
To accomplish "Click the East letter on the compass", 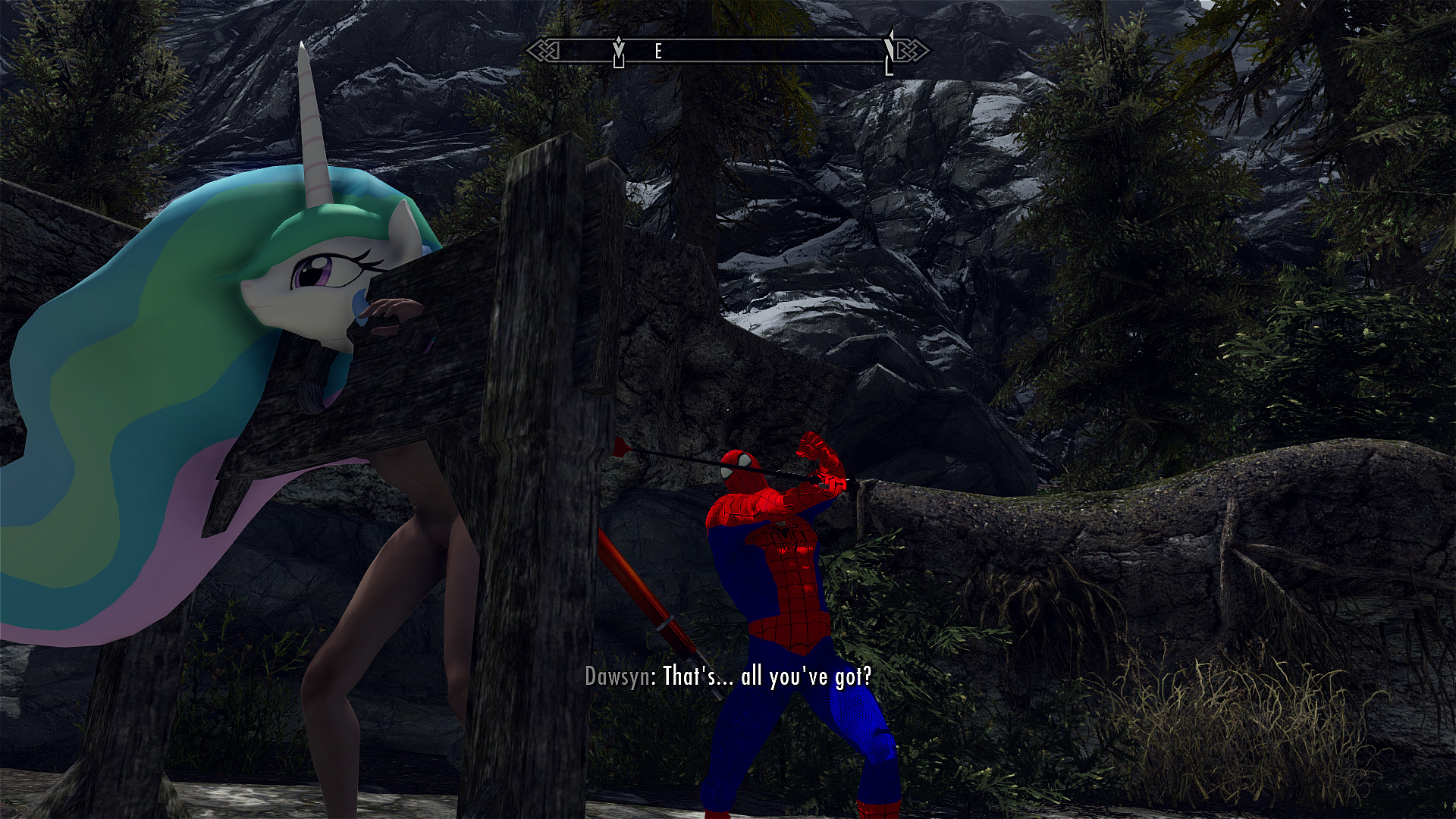I will click(x=658, y=52).
